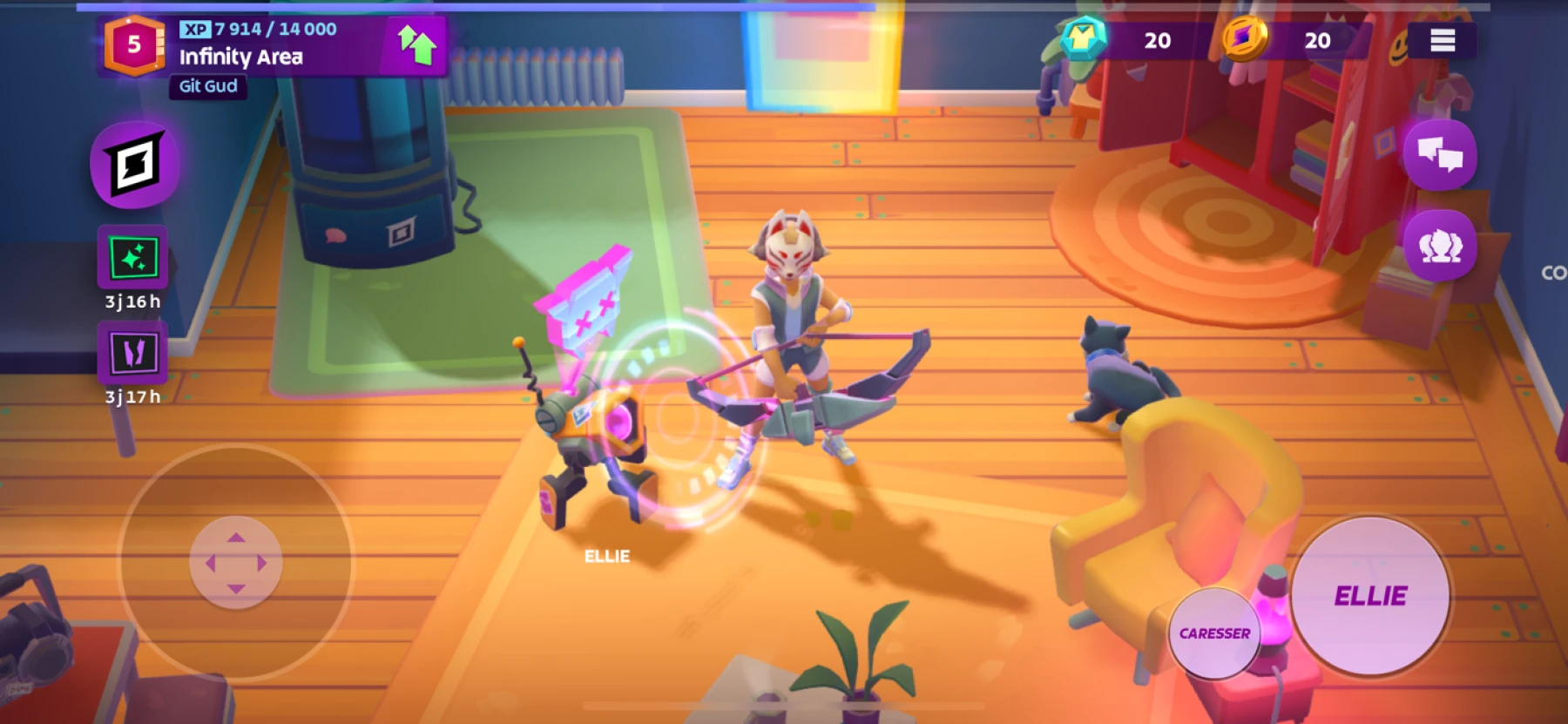
Task: Tap the gold coin currency icon
Action: [1244, 39]
